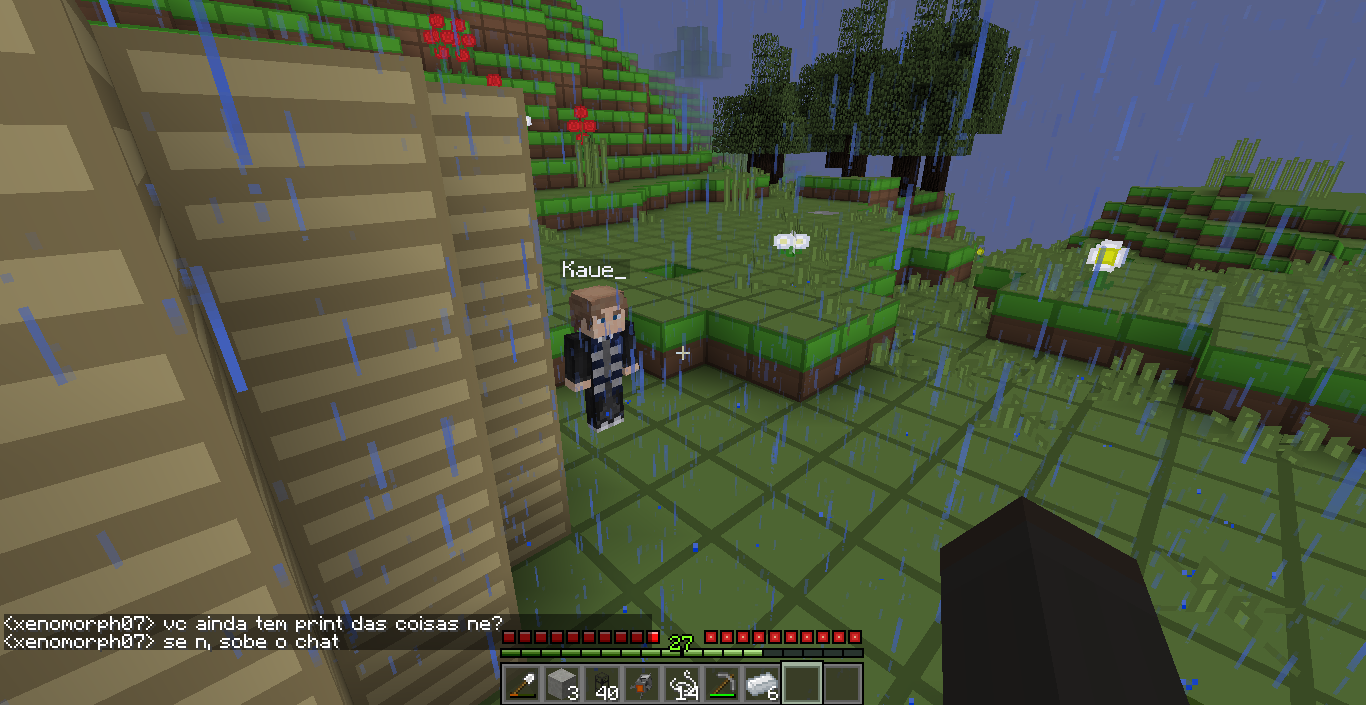Select the iron shovel hotbar slot
This screenshot has height=705, width=1366.
click(x=522, y=684)
